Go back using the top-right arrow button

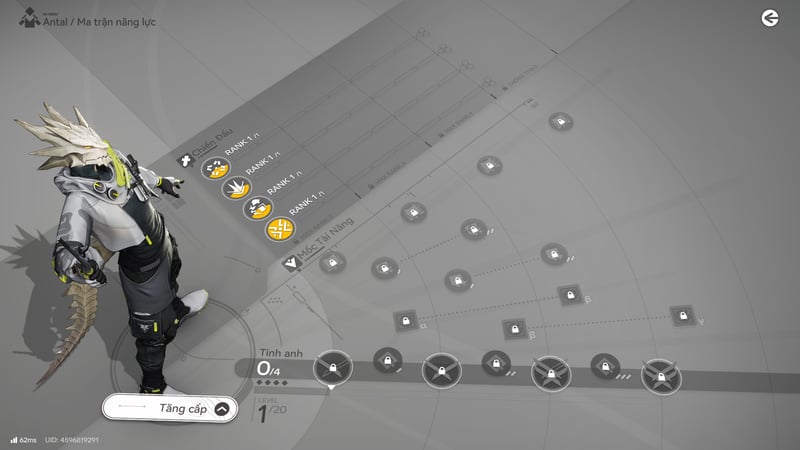(769, 17)
